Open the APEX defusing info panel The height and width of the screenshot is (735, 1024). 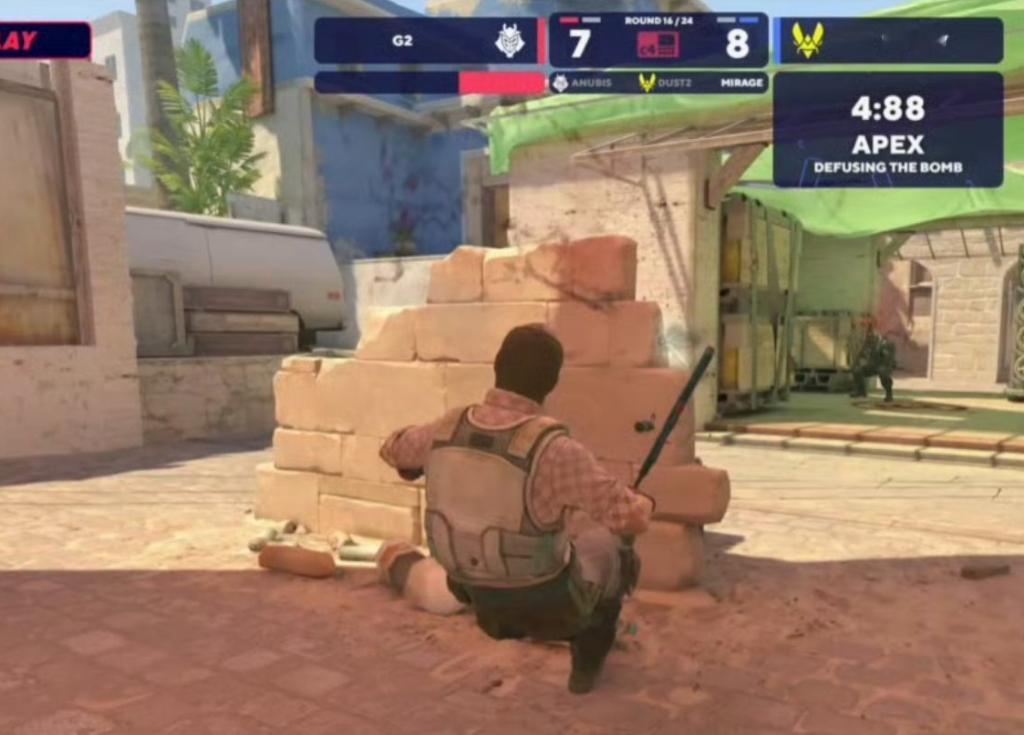[x=887, y=130]
